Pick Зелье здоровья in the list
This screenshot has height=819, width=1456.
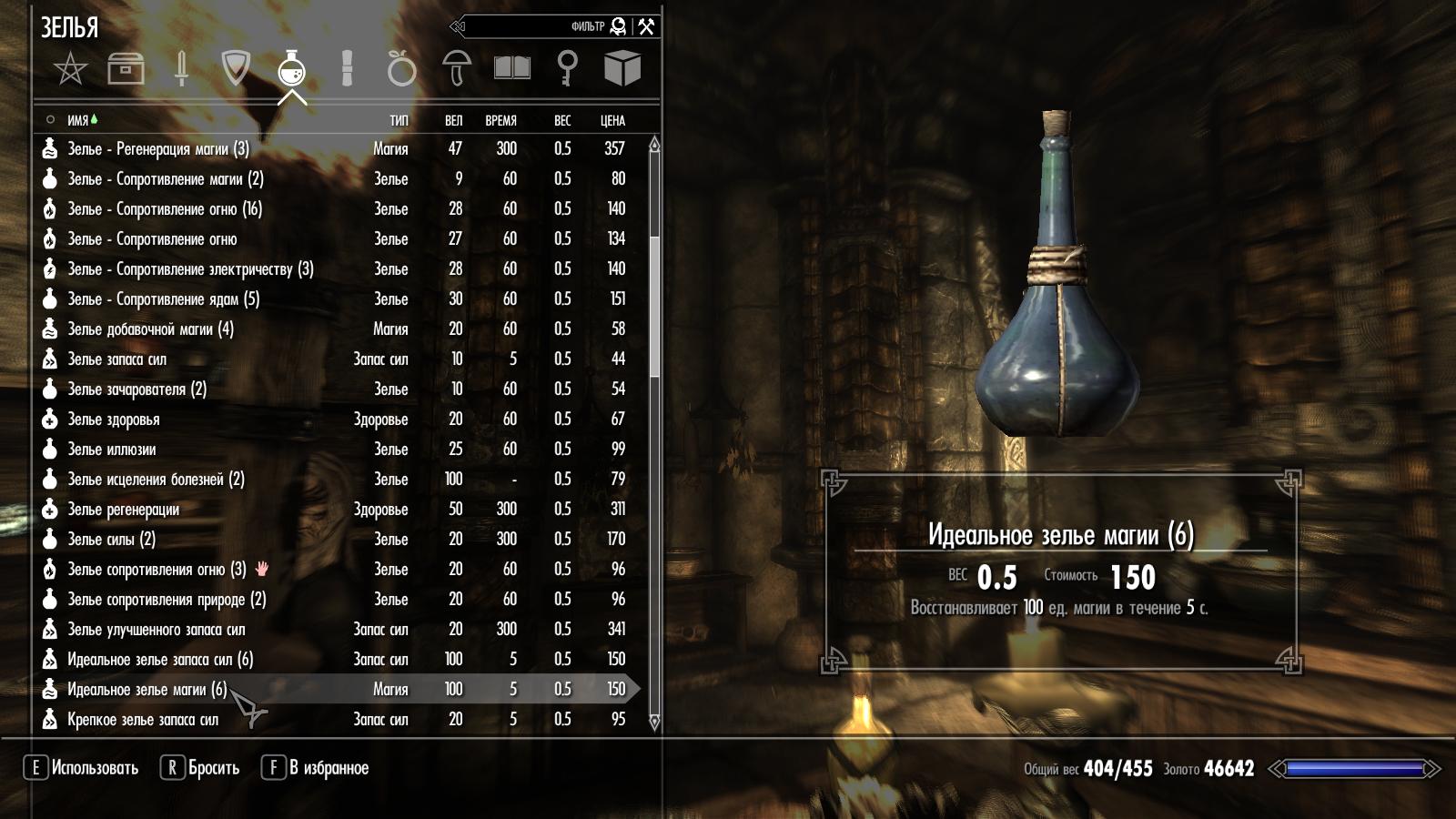tap(114, 420)
